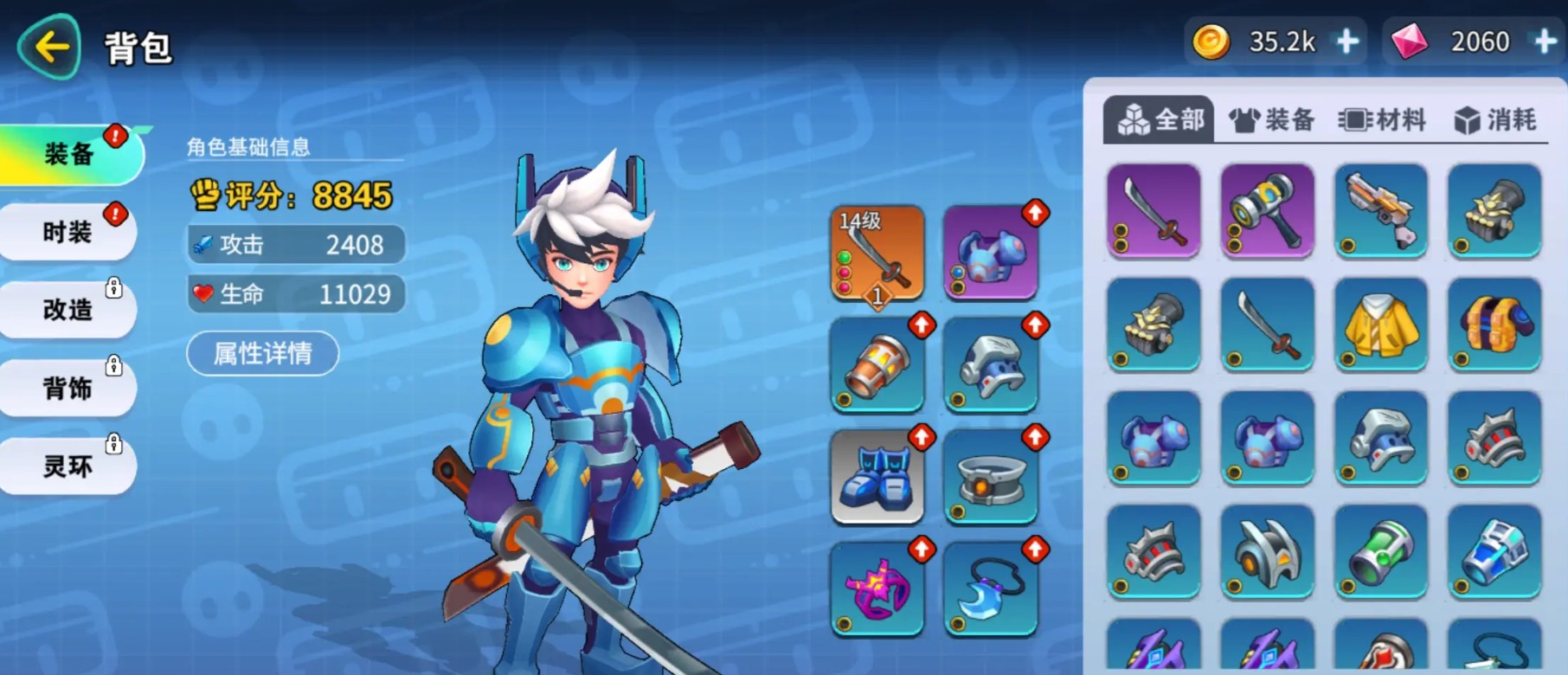This screenshot has width=1568, height=675.
Task: Open the 时装 costume tab
Action: tap(67, 232)
